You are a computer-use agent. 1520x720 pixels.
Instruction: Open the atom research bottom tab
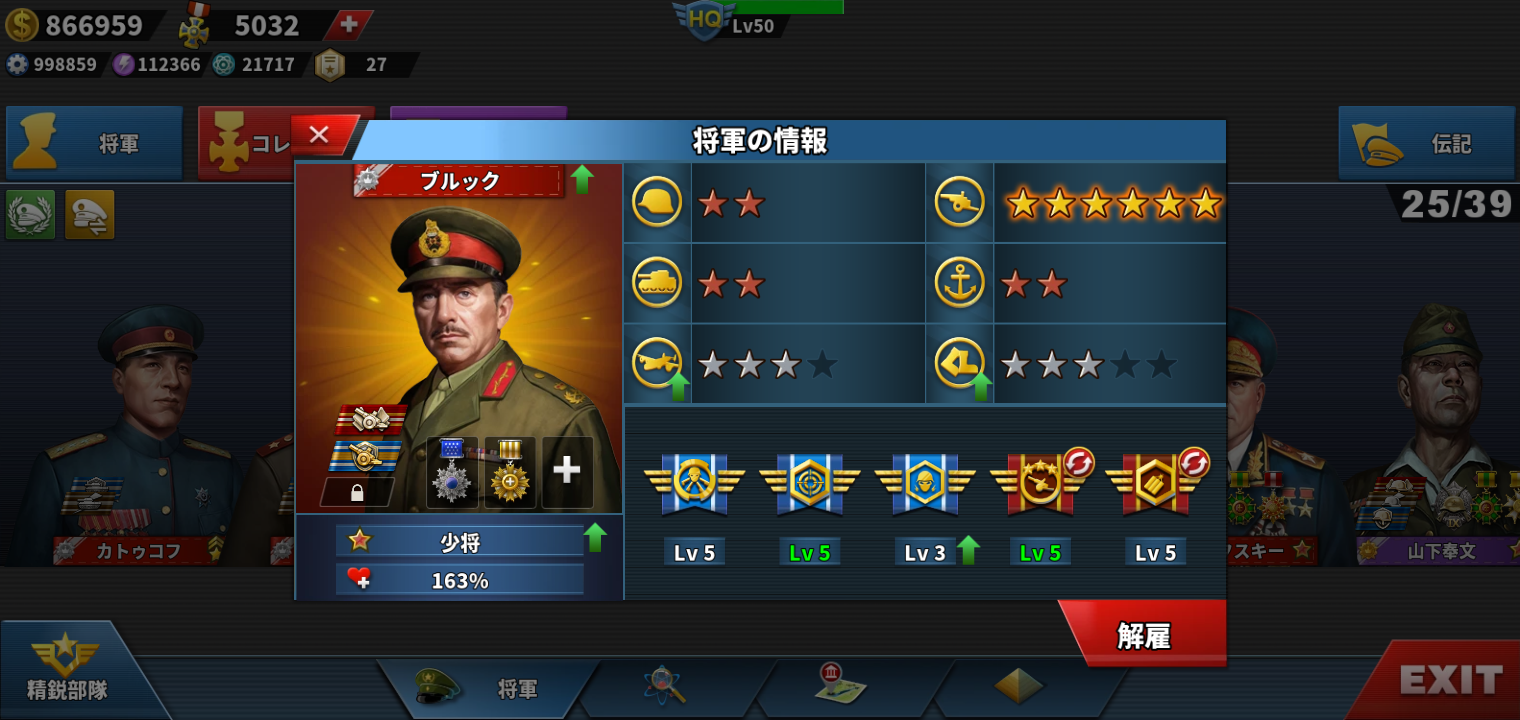point(663,685)
